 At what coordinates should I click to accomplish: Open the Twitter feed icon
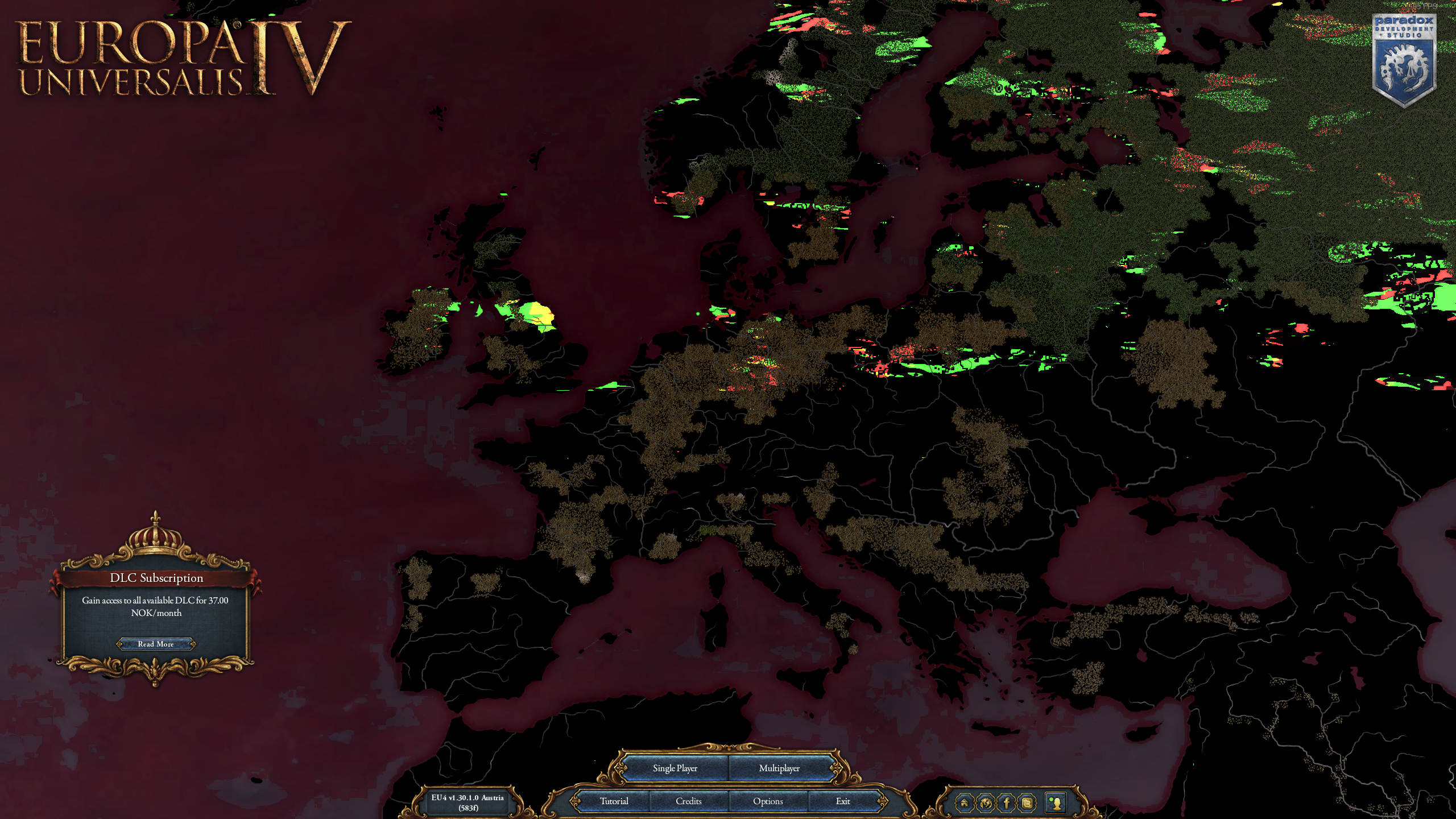point(1027,804)
